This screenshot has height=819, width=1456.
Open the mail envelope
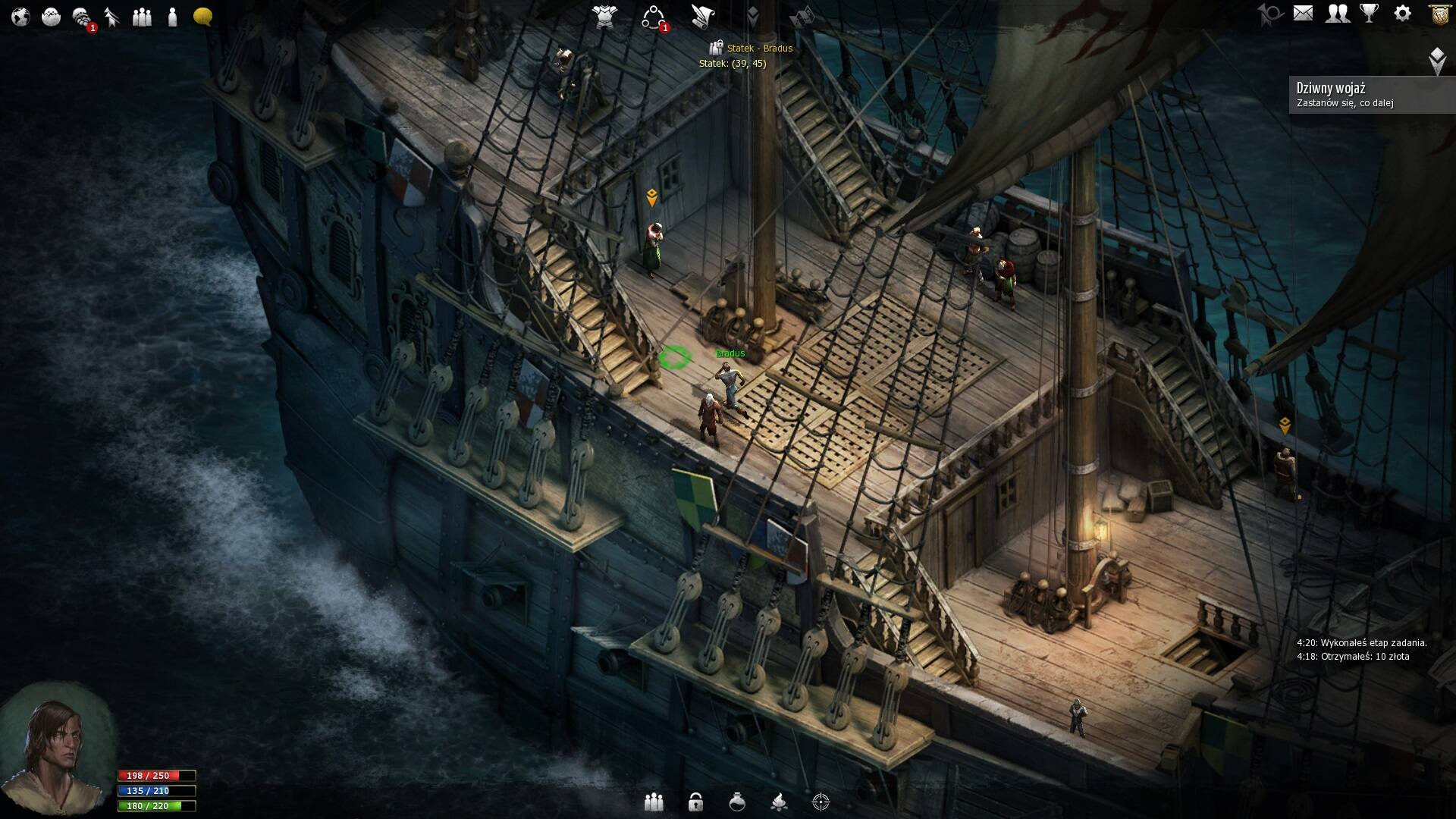pos(1303,14)
